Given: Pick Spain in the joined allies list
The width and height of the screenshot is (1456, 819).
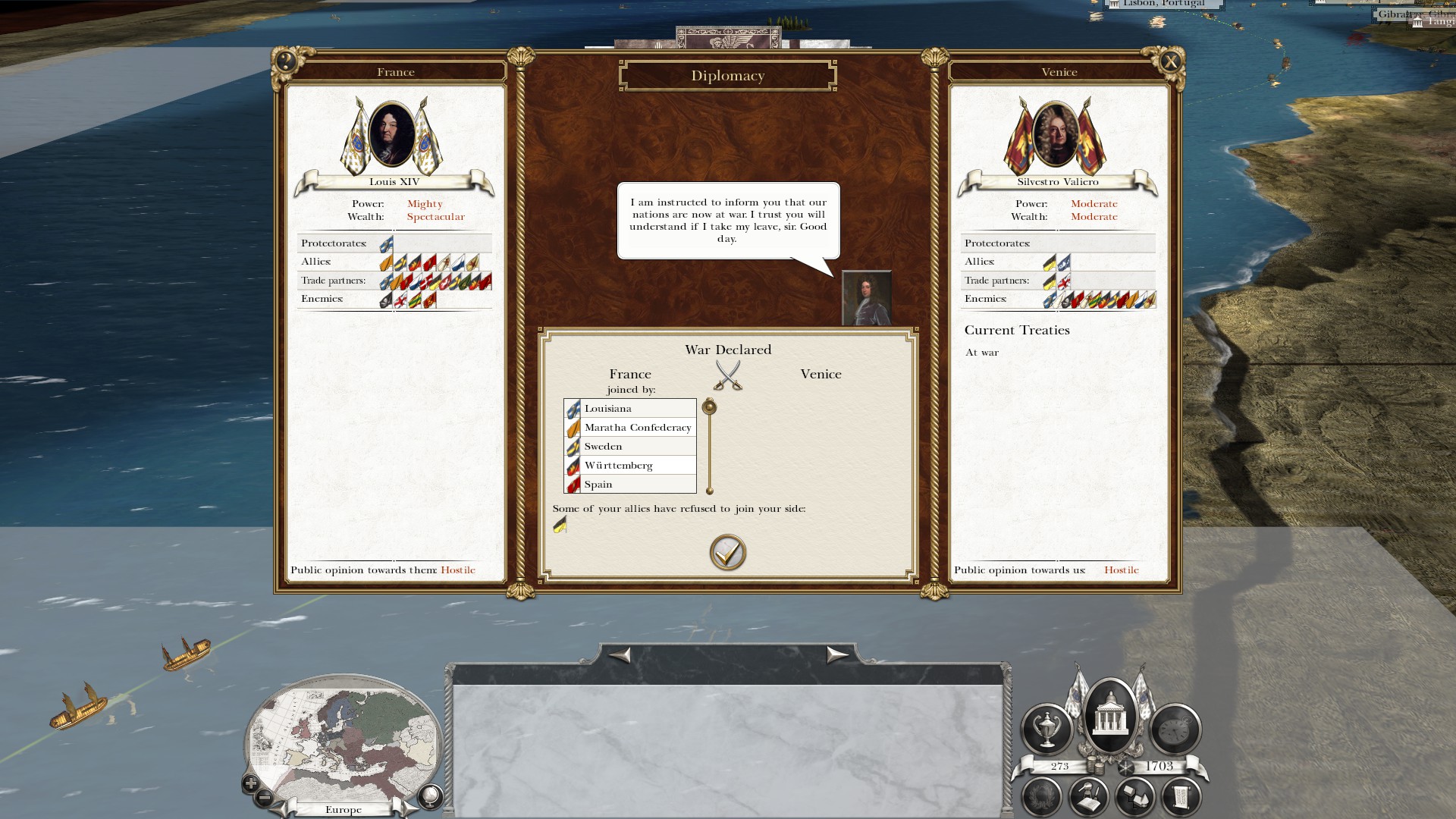Looking at the screenshot, I should point(629,485).
